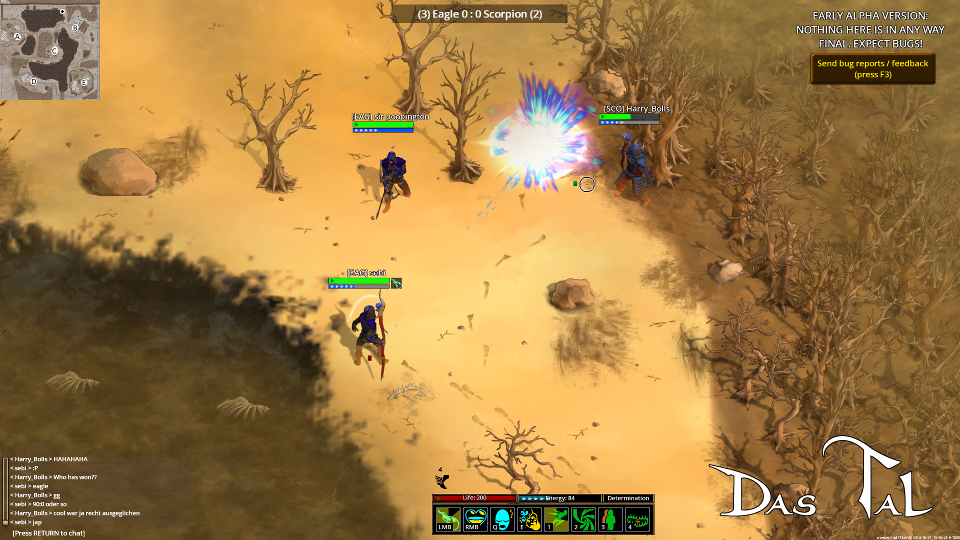The width and height of the screenshot is (960, 540).
Task: Choose capture point C on minimap
Action: tap(55, 50)
